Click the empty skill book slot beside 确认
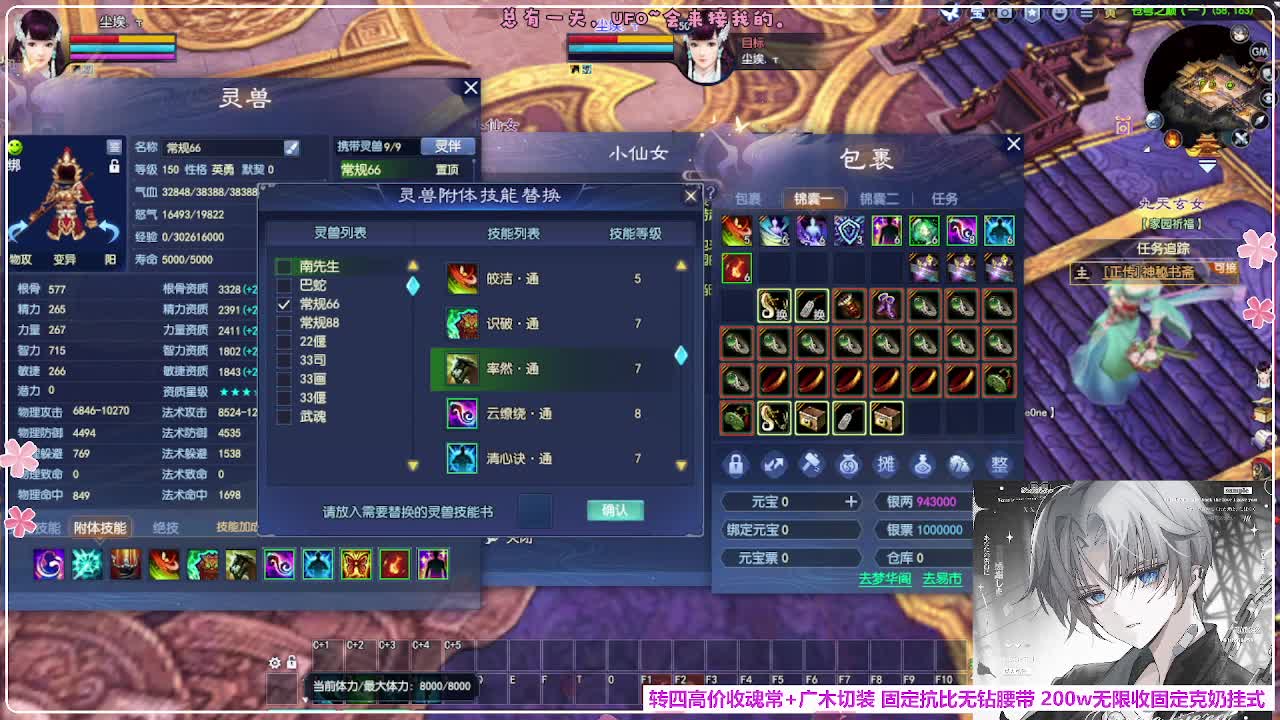This screenshot has width=1280, height=720. click(x=533, y=510)
